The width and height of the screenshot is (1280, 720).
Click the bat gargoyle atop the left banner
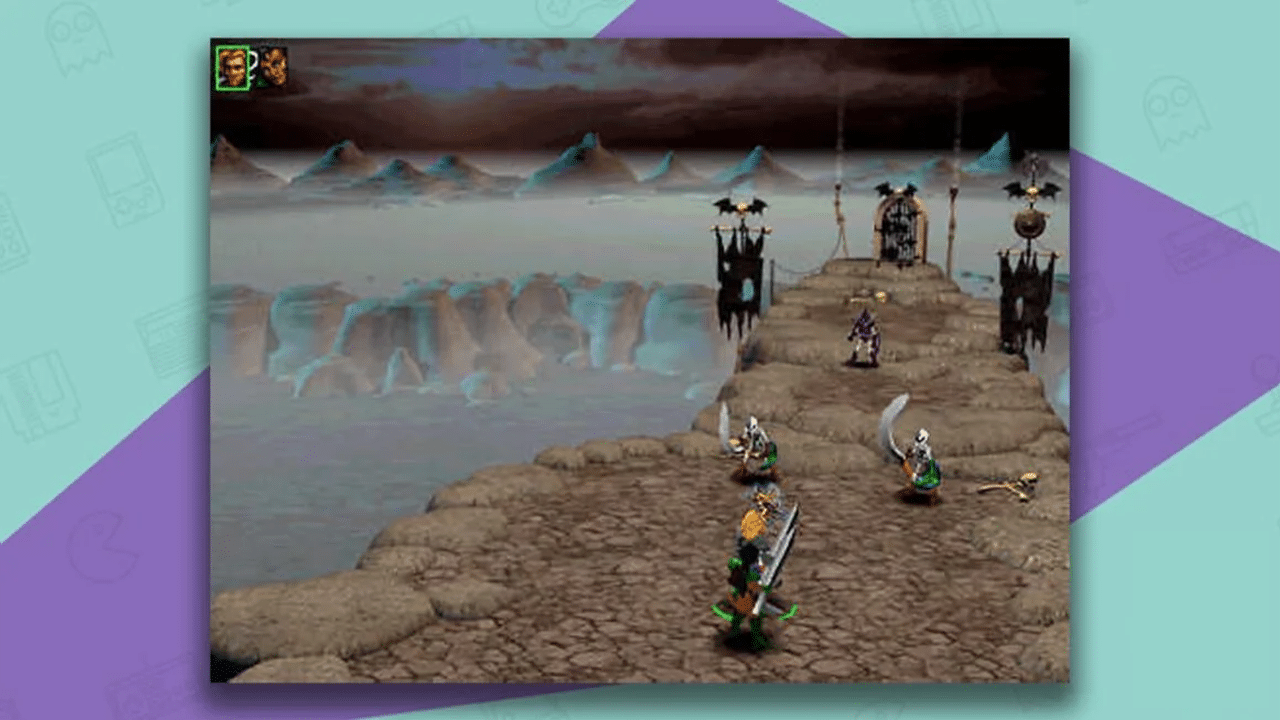740,207
